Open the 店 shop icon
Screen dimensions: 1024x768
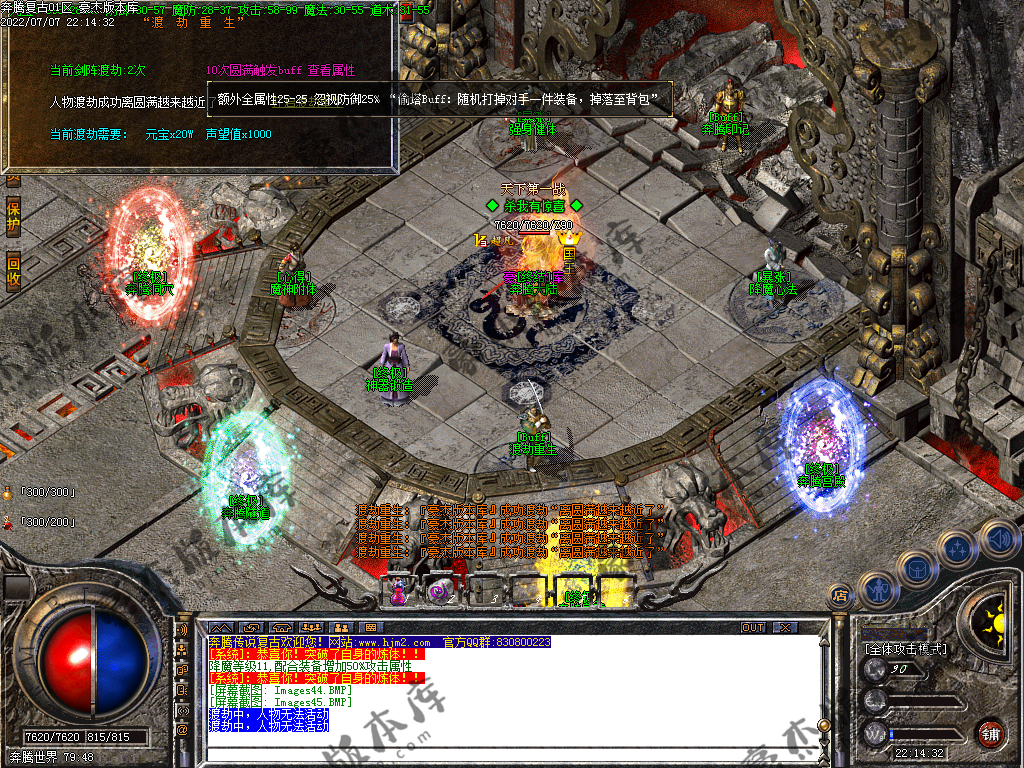(840, 597)
